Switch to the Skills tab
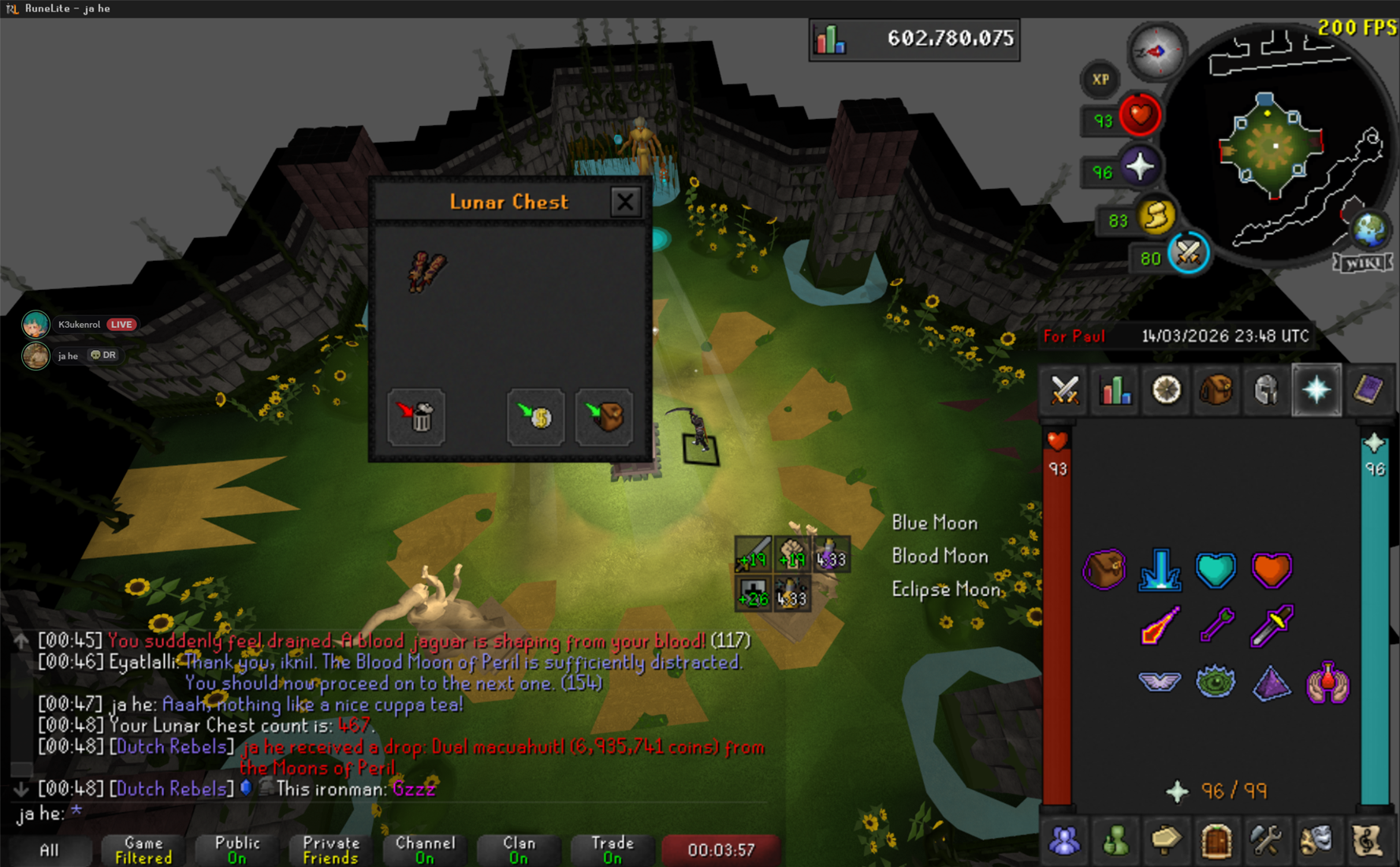The height and width of the screenshot is (867, 1400). coord(1115,390)
